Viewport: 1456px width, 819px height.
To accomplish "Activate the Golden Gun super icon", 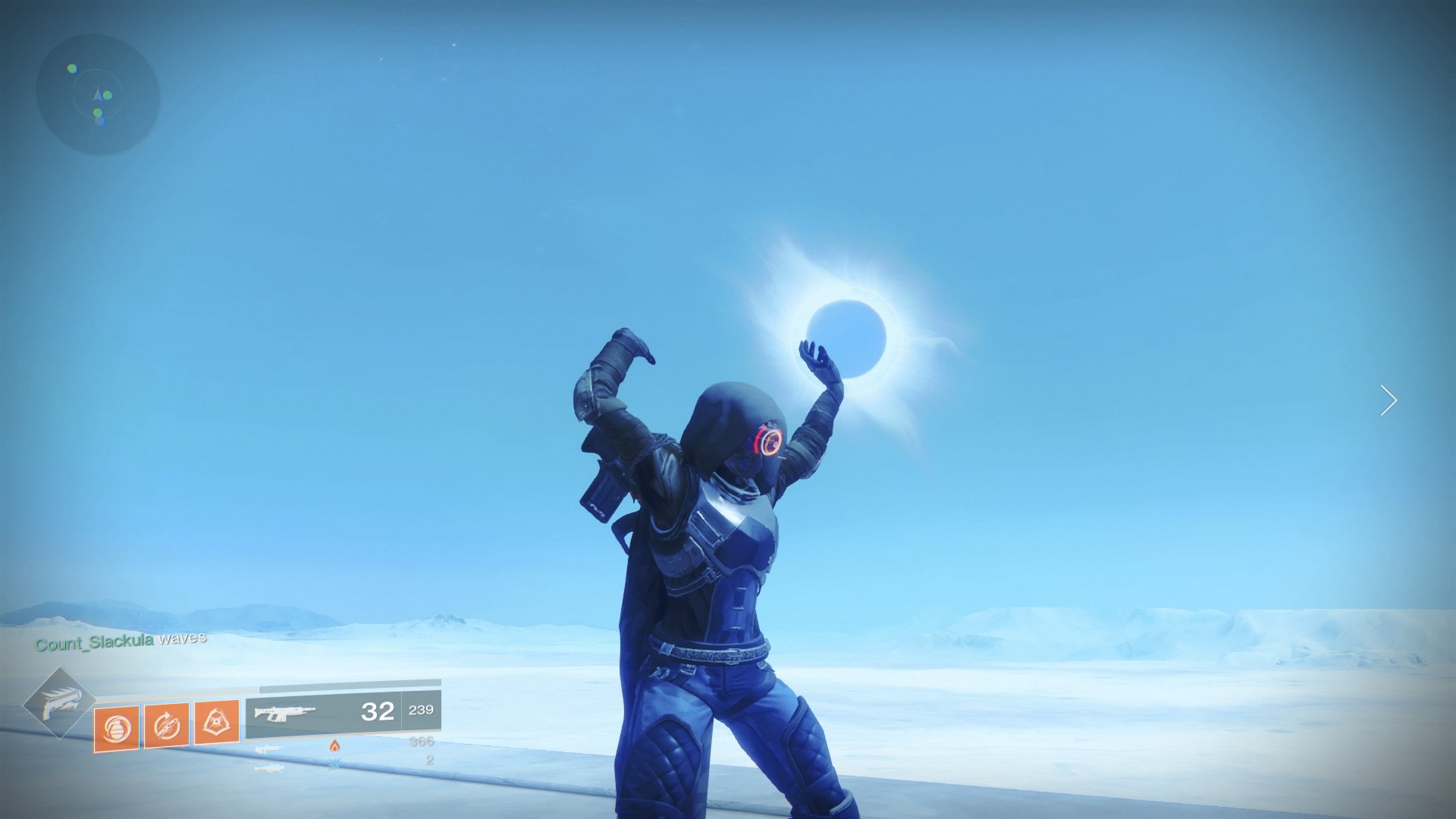I will pyautogui.click(x=58, y=703).
